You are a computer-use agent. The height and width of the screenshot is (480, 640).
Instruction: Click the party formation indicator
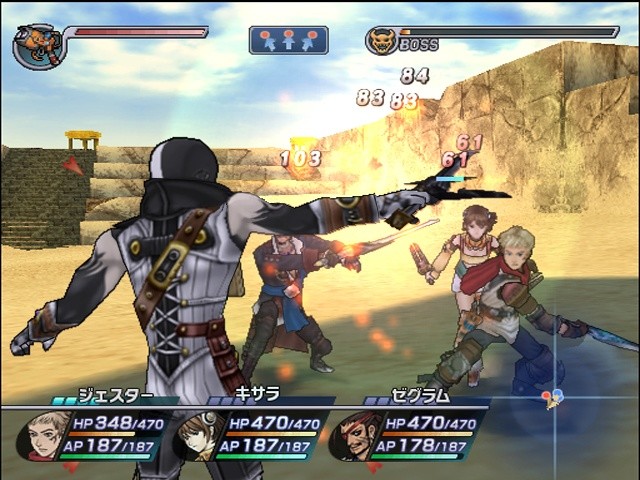tap(288, 40)
